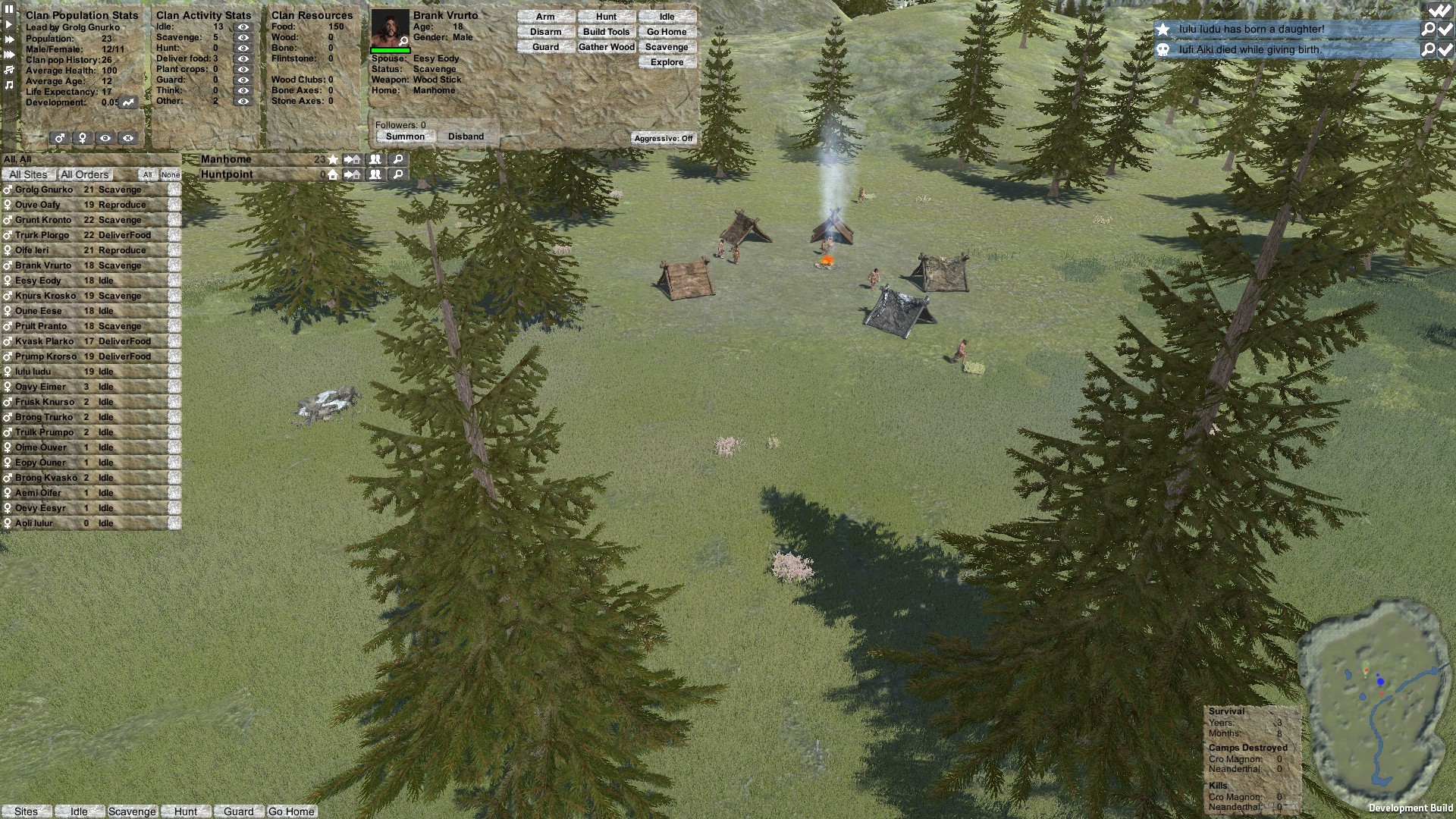Order the clansman to Hunt

(x=606, y=17)
